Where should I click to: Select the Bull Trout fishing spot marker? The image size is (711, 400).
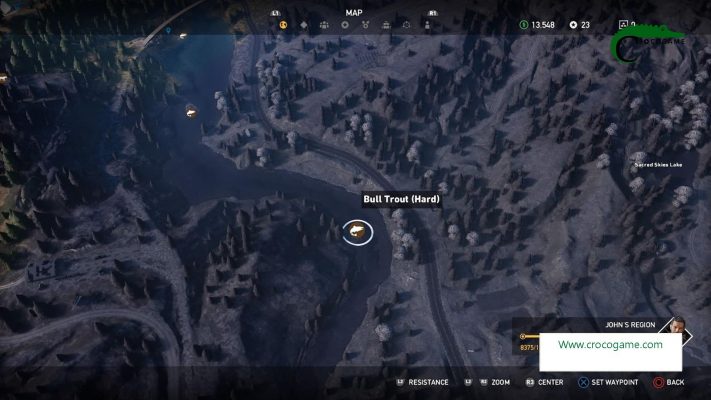point(357,233)
